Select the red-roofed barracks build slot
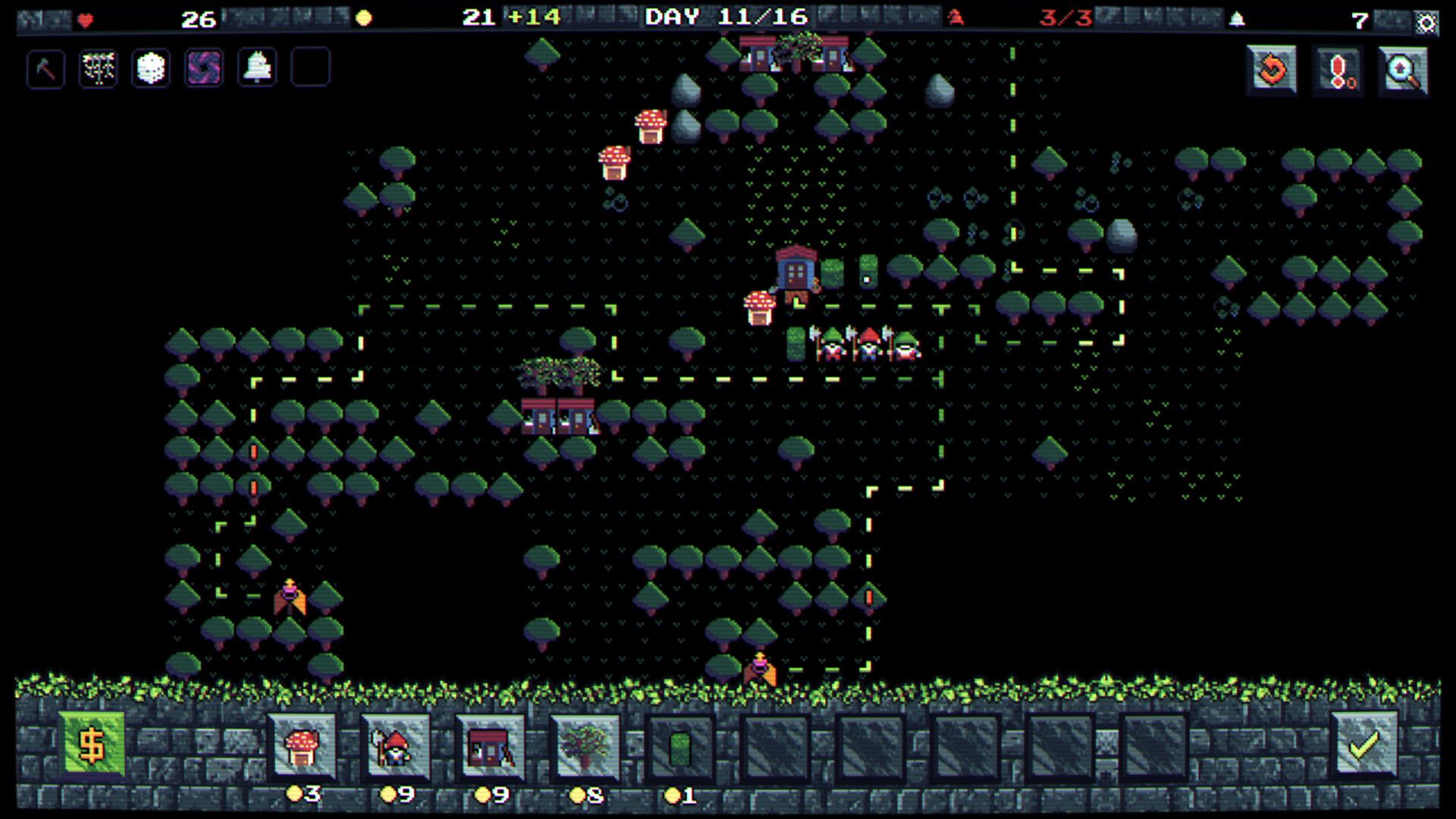The height and width of the screenshot is (819, 1456). (490, 747)
